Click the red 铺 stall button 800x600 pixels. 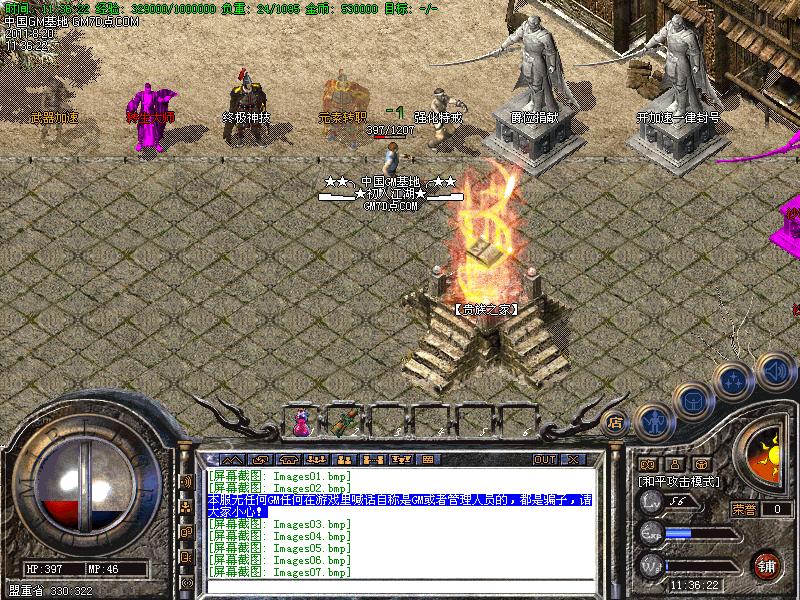pos(768,565)
